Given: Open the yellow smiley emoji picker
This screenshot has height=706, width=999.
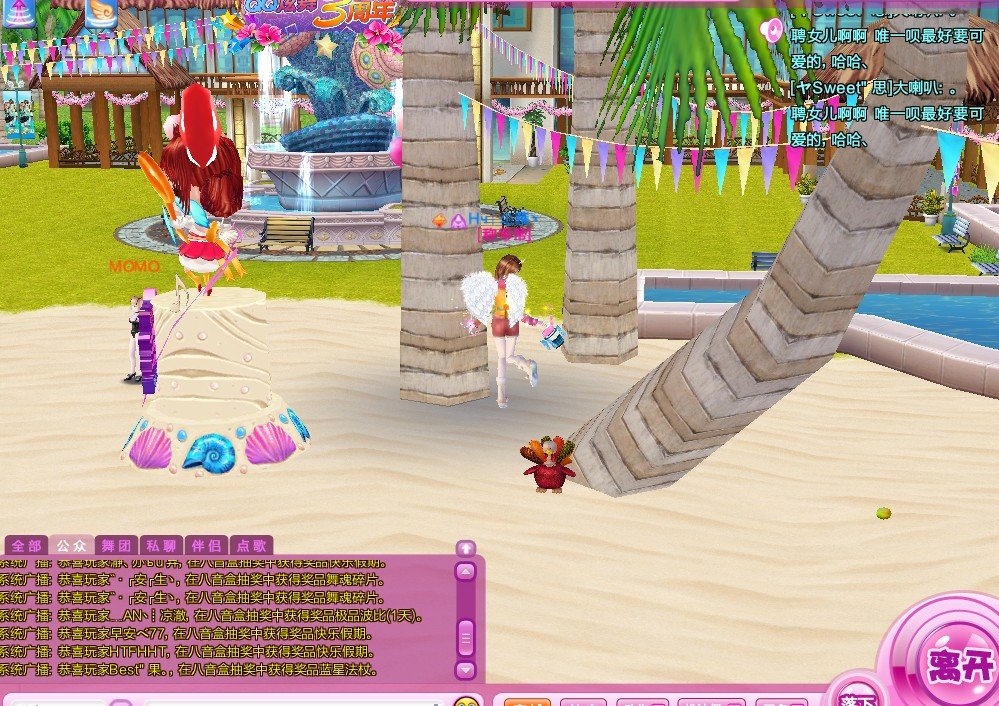Looking at the screenshot, I should tap(466, 701).
